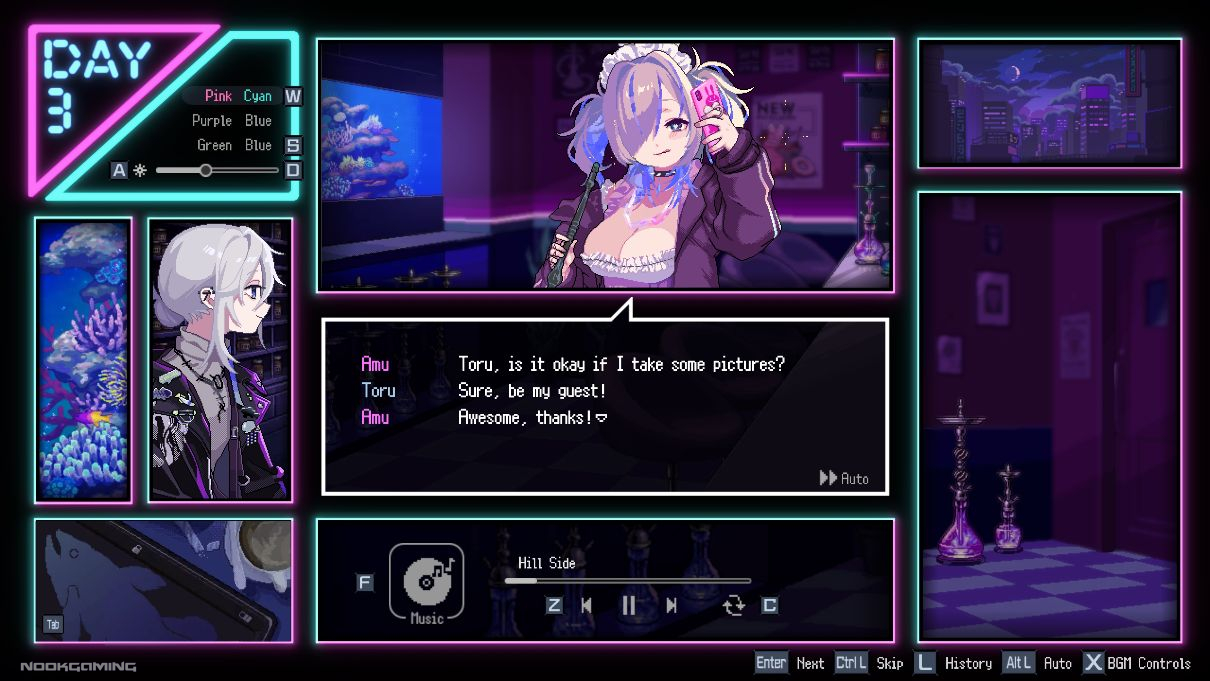Show the BGM Controls
Image resolution: width=1210 pixels, height=681 pixels.
tap(1148, 663)
